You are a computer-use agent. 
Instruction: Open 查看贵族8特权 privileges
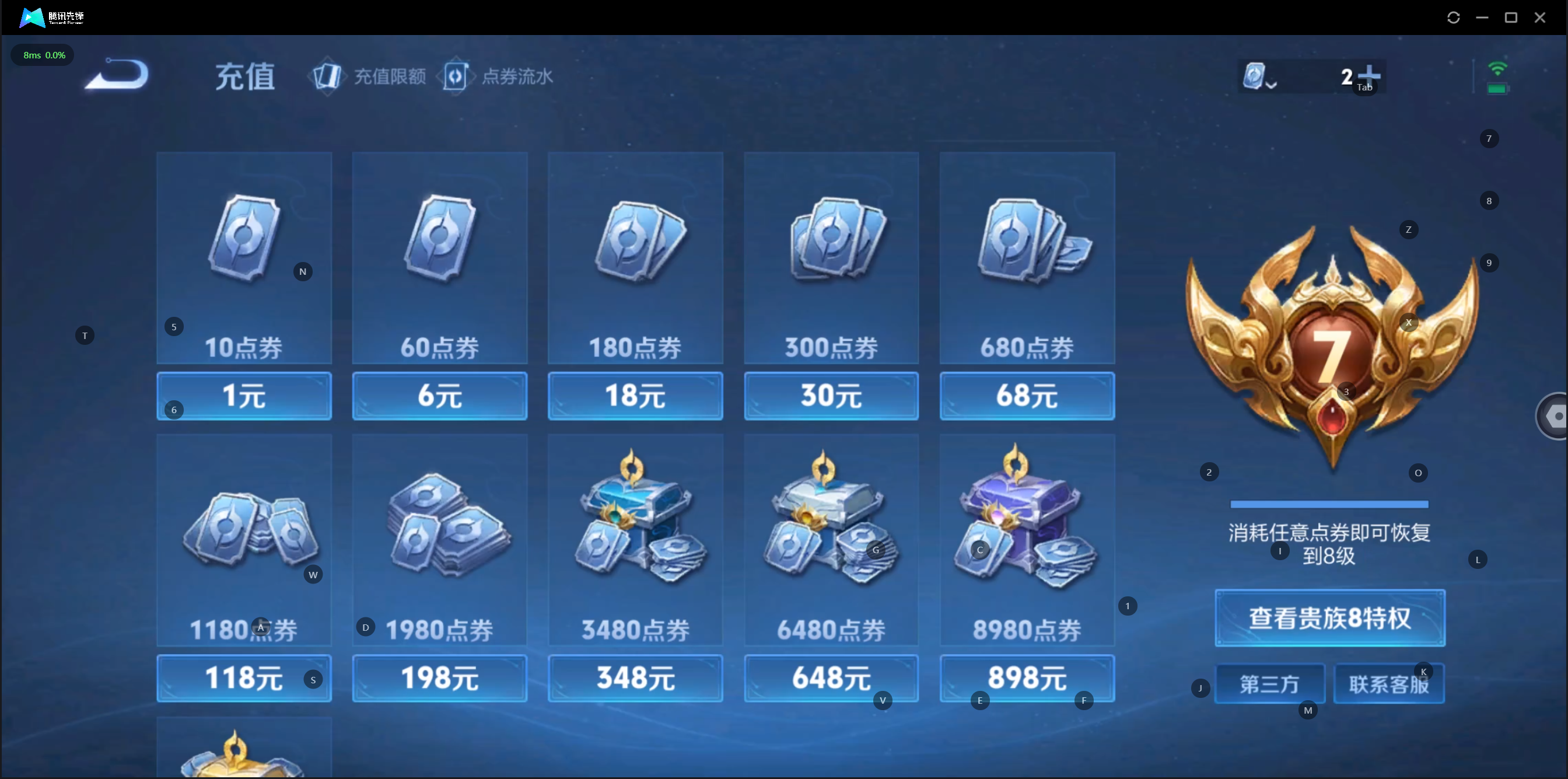click(x=1329, y=618)
